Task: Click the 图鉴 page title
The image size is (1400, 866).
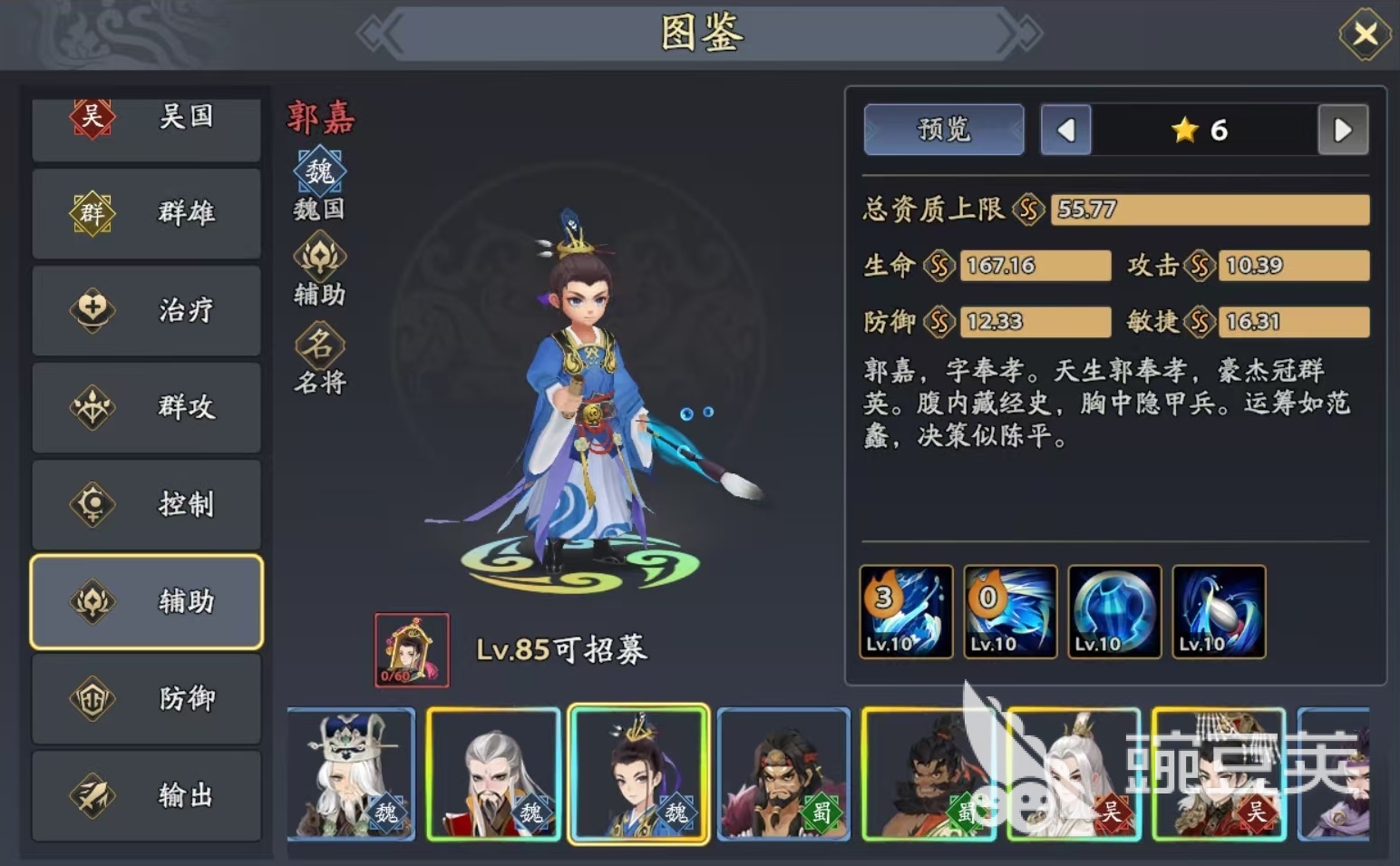Action: [x=700, y=34]
